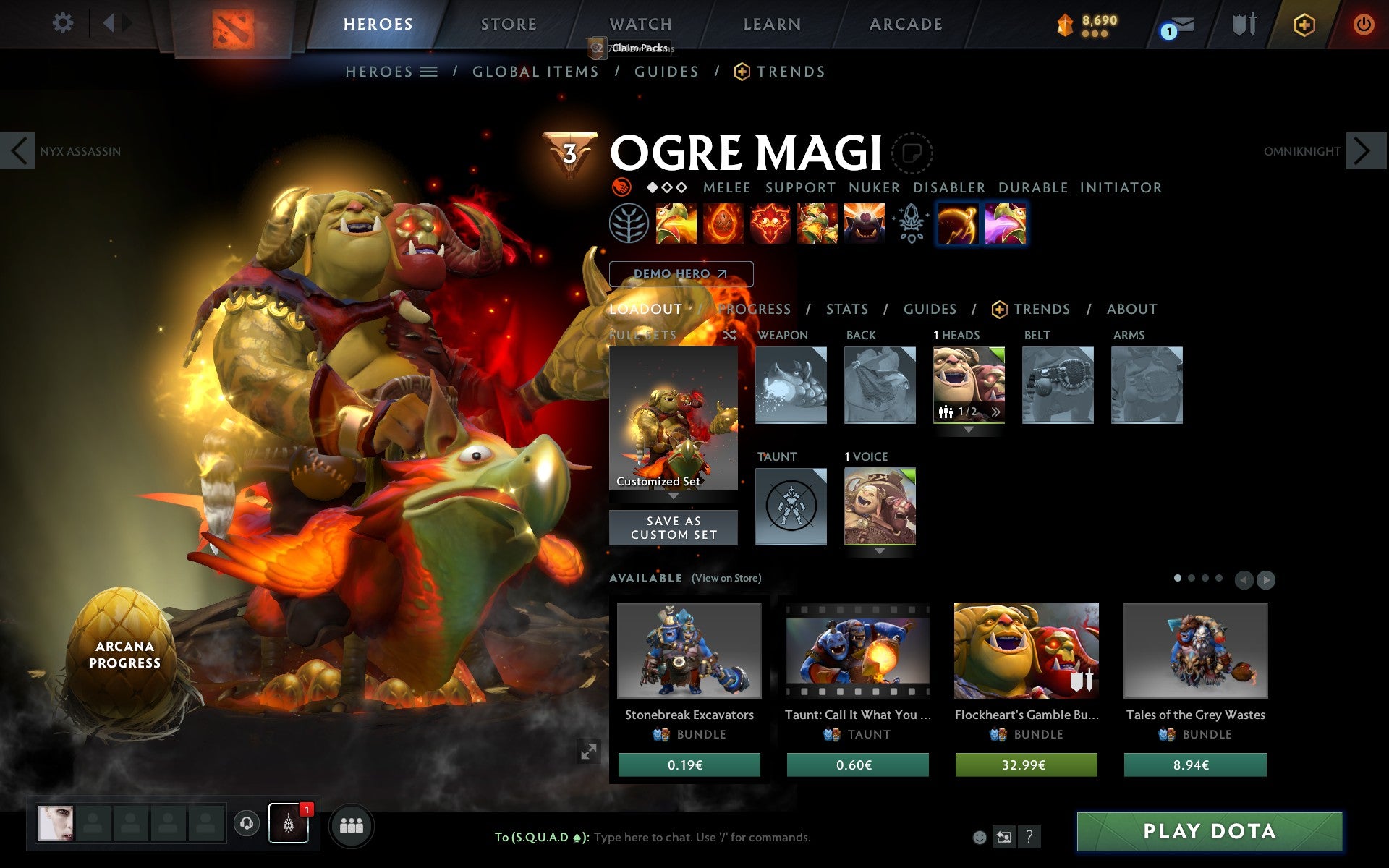Open the hero About tab

point(1131,309)
